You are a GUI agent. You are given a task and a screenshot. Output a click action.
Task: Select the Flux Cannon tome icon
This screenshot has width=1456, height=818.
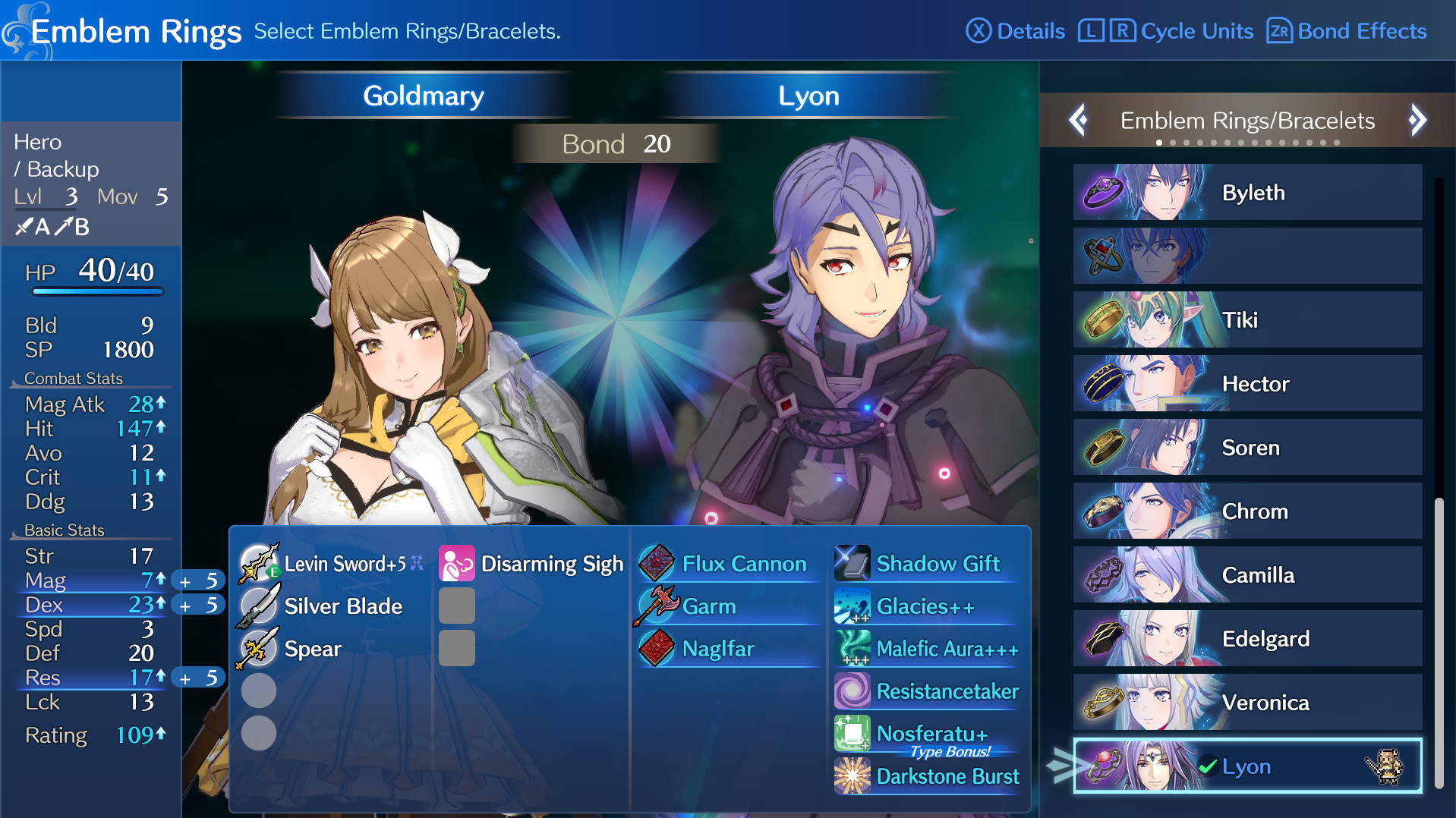tap(656, 564)
